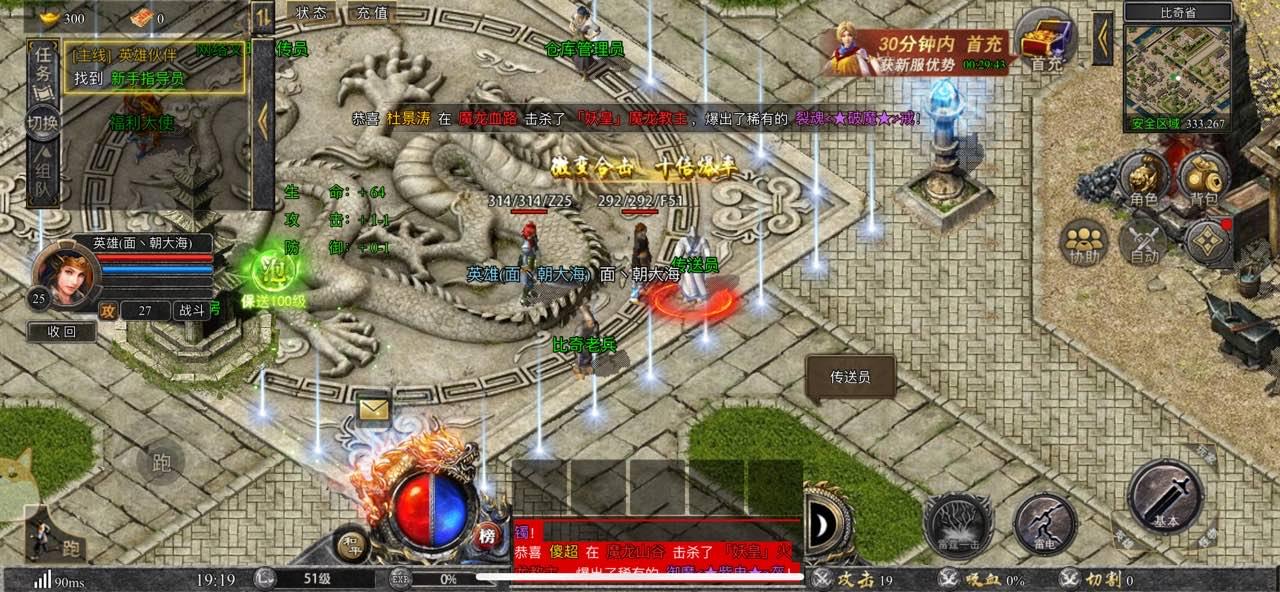Open the 比奇省 minimap

(x=1175, y=72)
